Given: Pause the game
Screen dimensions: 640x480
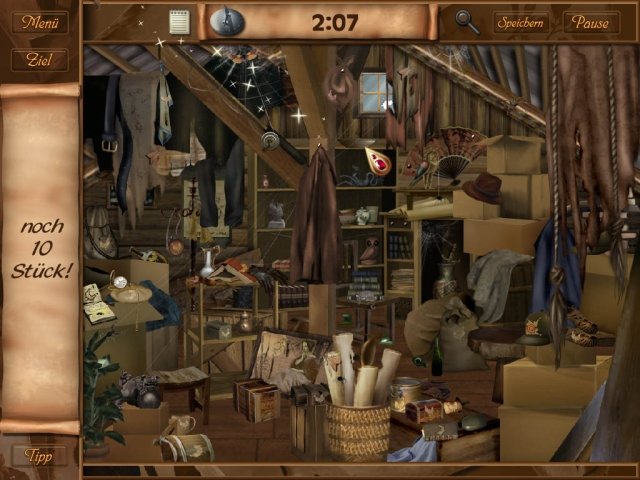Looking at the screenshot, I should (591, 22).
